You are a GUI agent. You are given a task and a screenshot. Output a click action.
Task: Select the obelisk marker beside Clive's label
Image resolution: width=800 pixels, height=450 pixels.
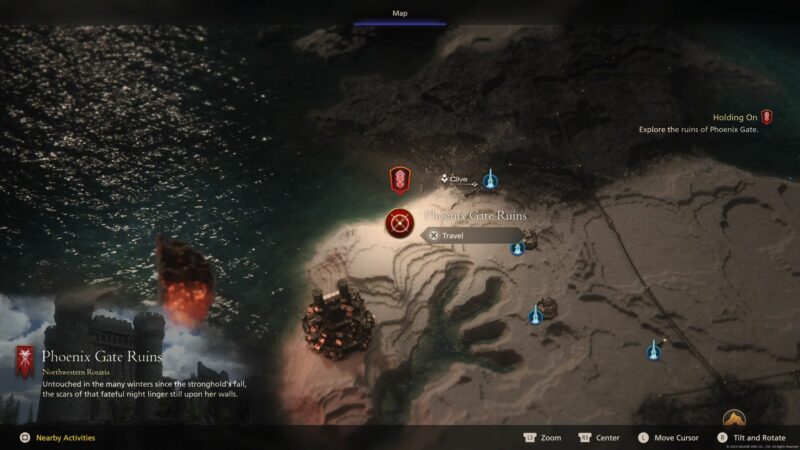(490, 180)
